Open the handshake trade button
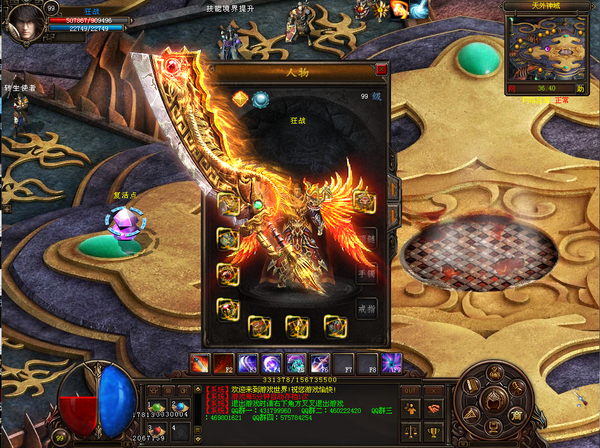The width and height of the screenshot is (600, 448). [x=433, y=409]
